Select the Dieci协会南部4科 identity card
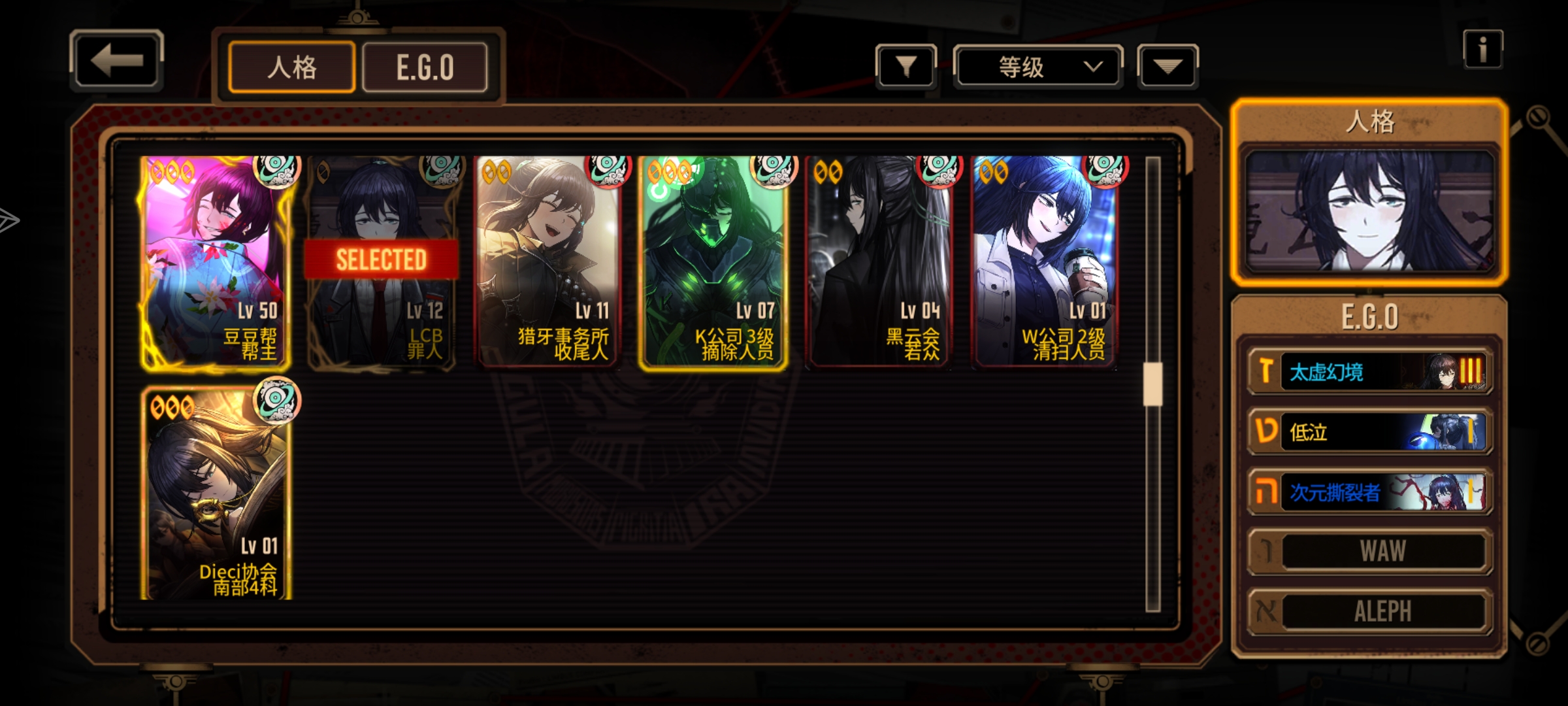 click(216, 492)
